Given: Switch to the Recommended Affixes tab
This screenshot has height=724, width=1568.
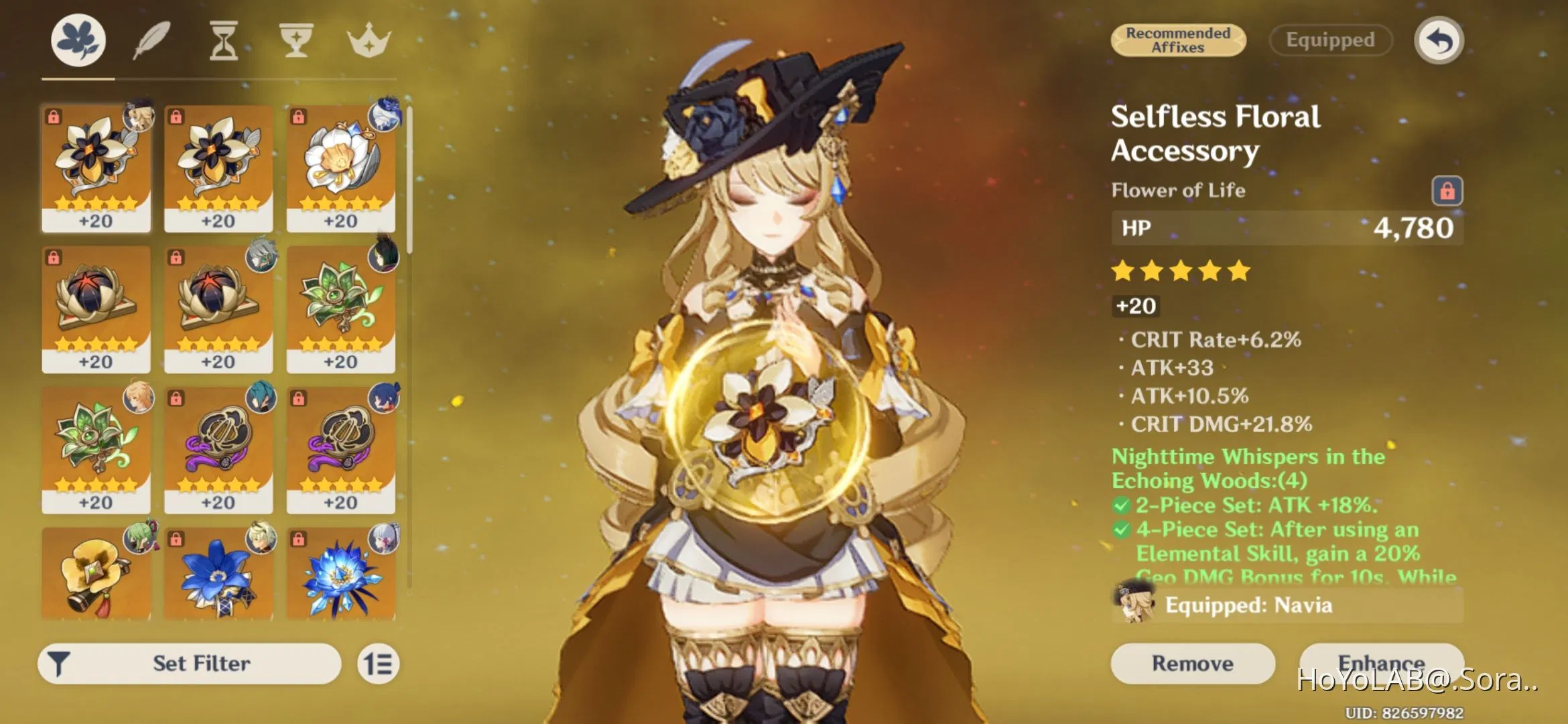Looking at the screenshot, I should (1177, 40).
